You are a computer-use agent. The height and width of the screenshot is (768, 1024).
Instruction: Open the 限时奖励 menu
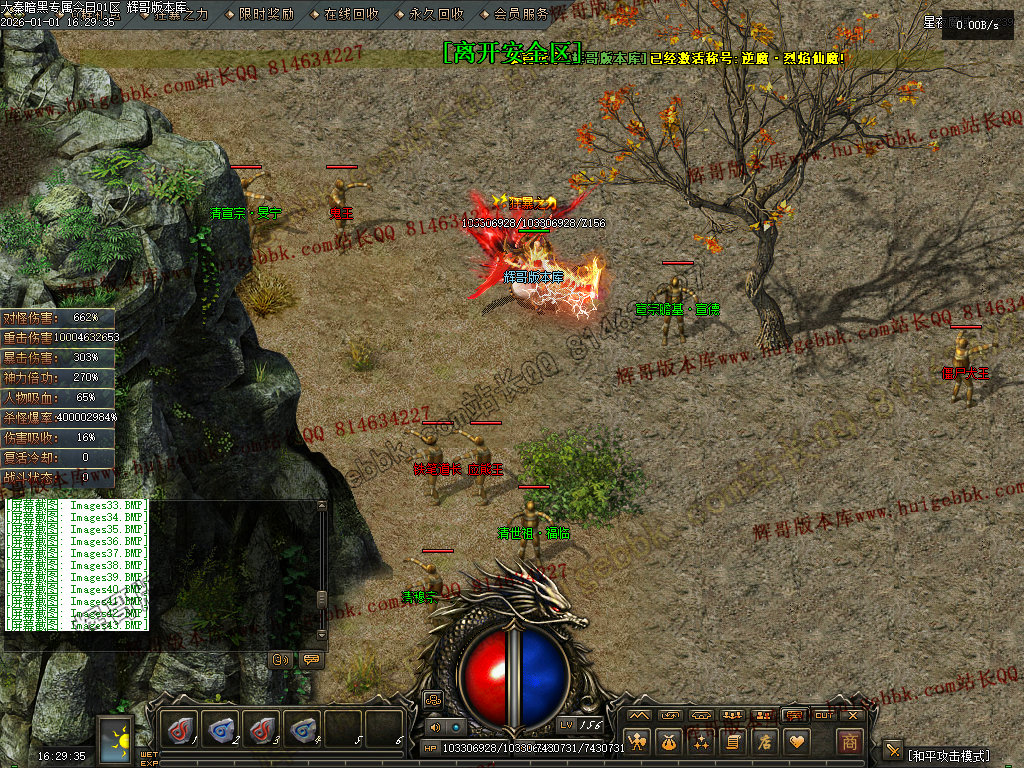pyautogui.click(x=266, y=14)
